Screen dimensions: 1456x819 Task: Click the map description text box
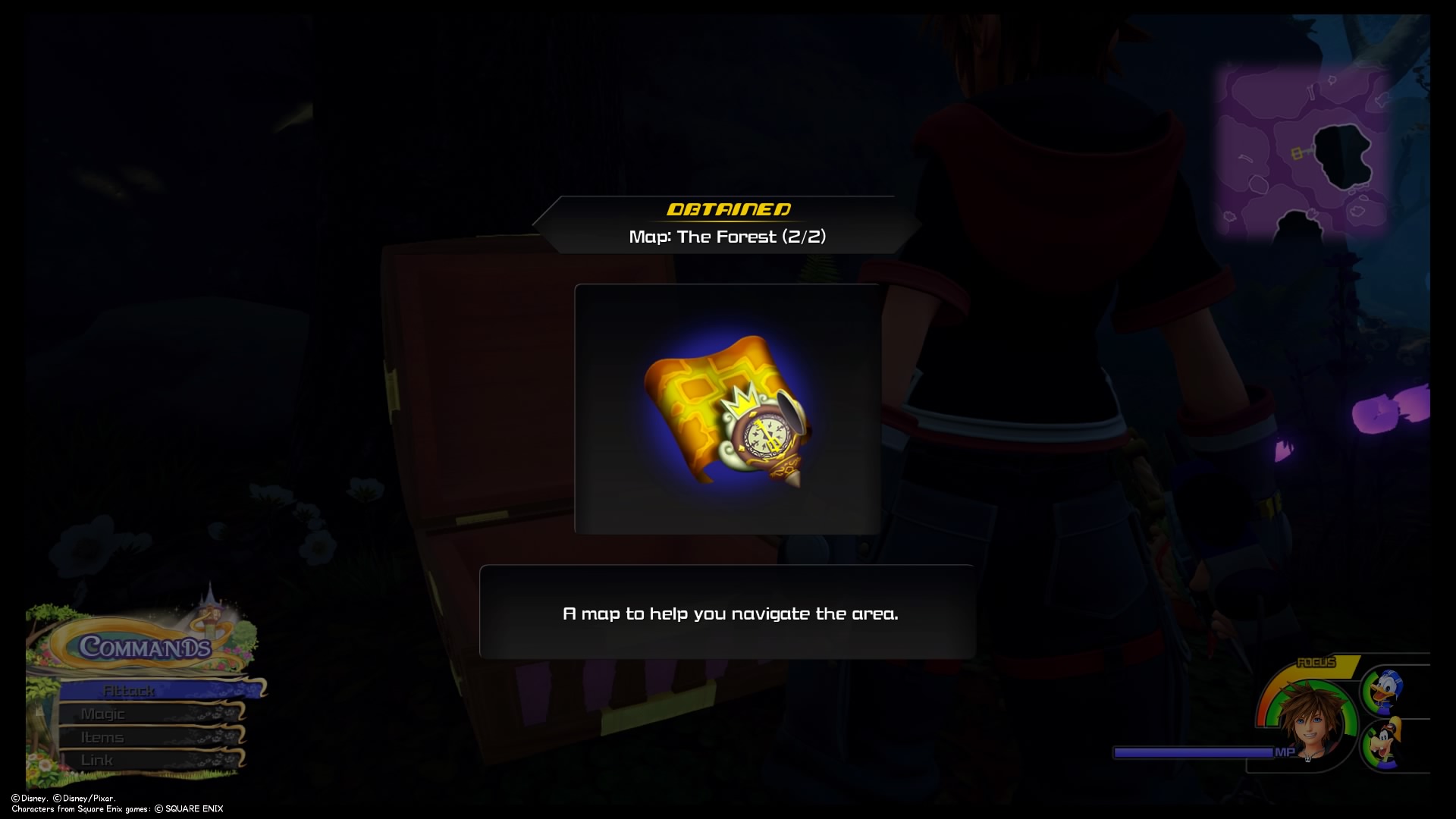(728, 614)
